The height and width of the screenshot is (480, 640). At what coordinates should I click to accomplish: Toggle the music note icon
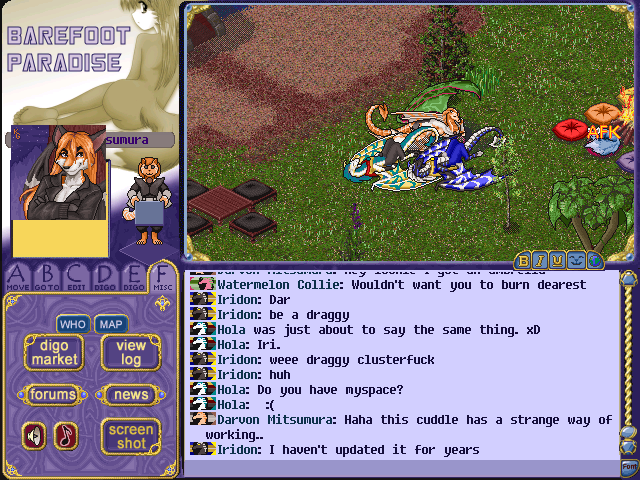(66, 435)
